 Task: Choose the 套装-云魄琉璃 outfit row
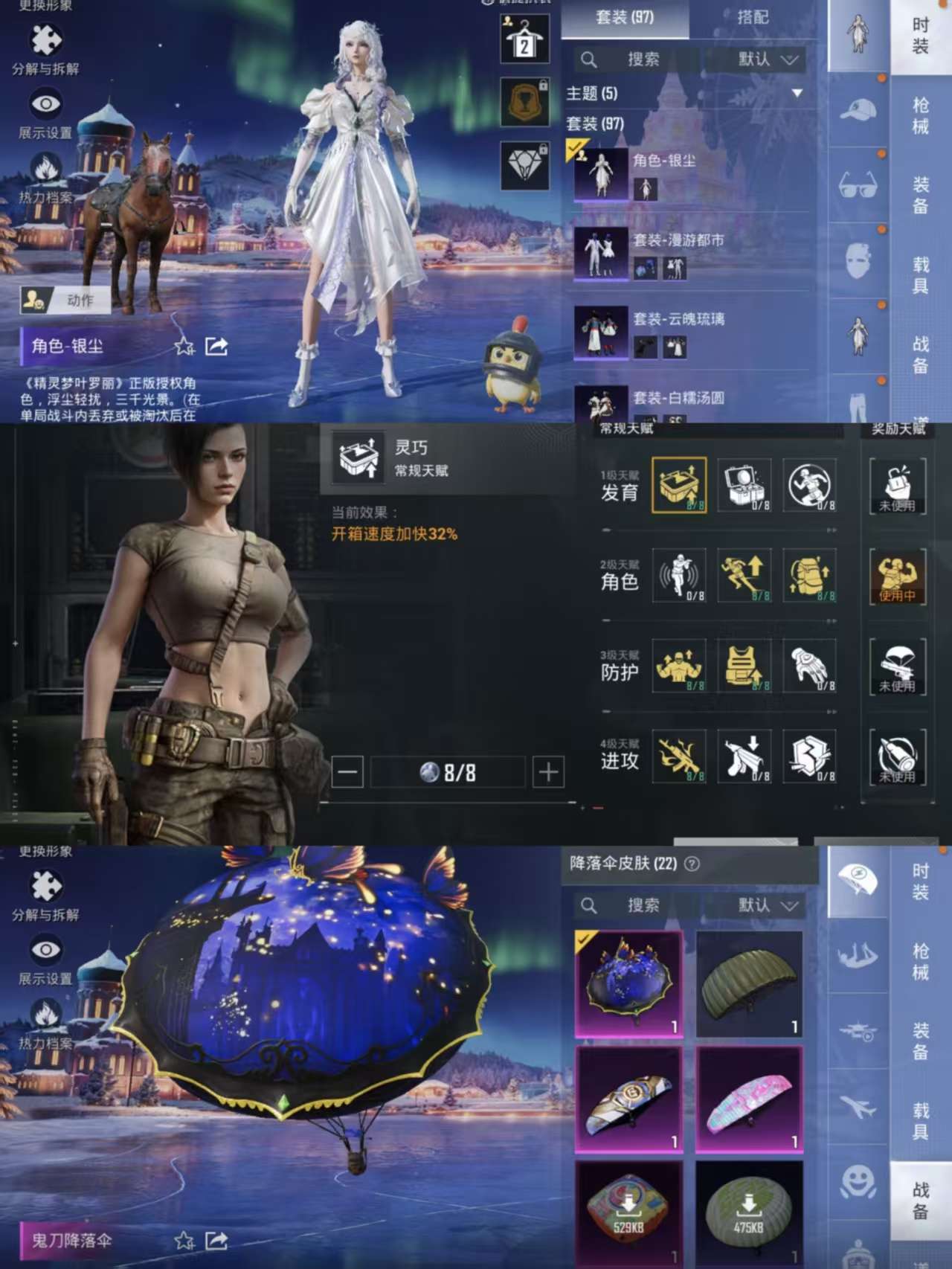pos(688,332)
